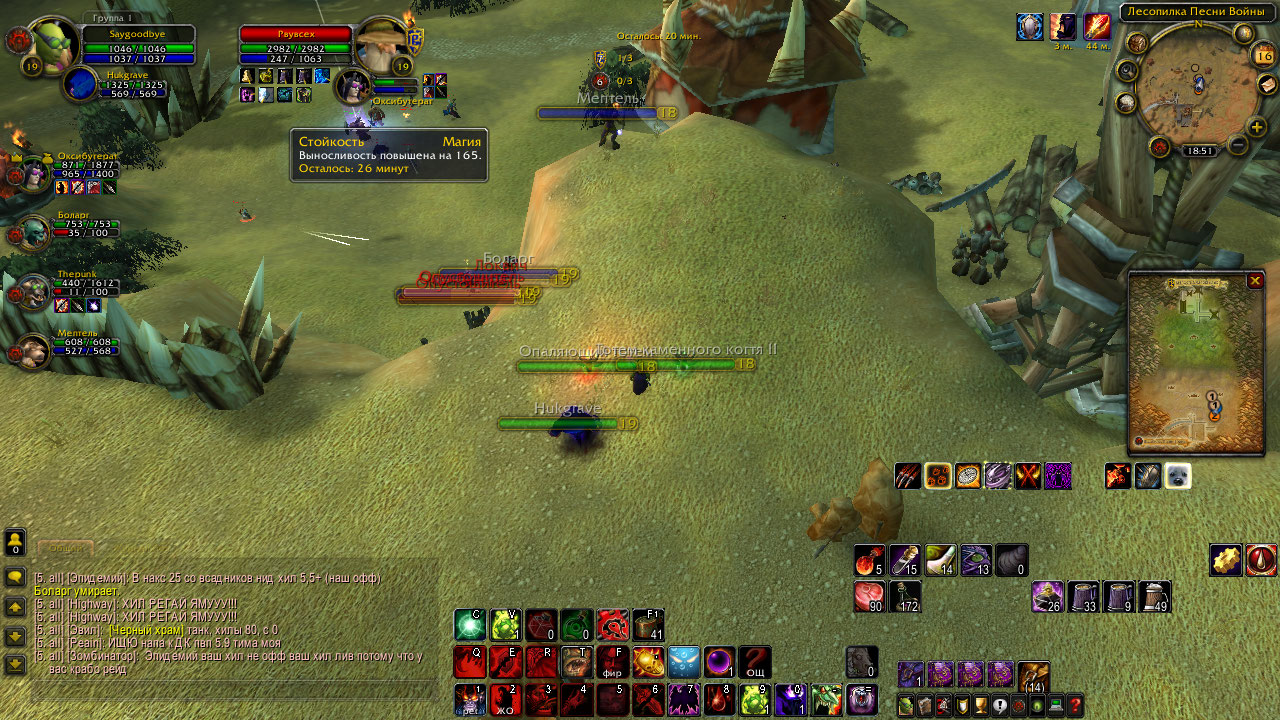1280x720 pixels.
Task: Use the blue glowing eyes ability
Action: [684, 662]
